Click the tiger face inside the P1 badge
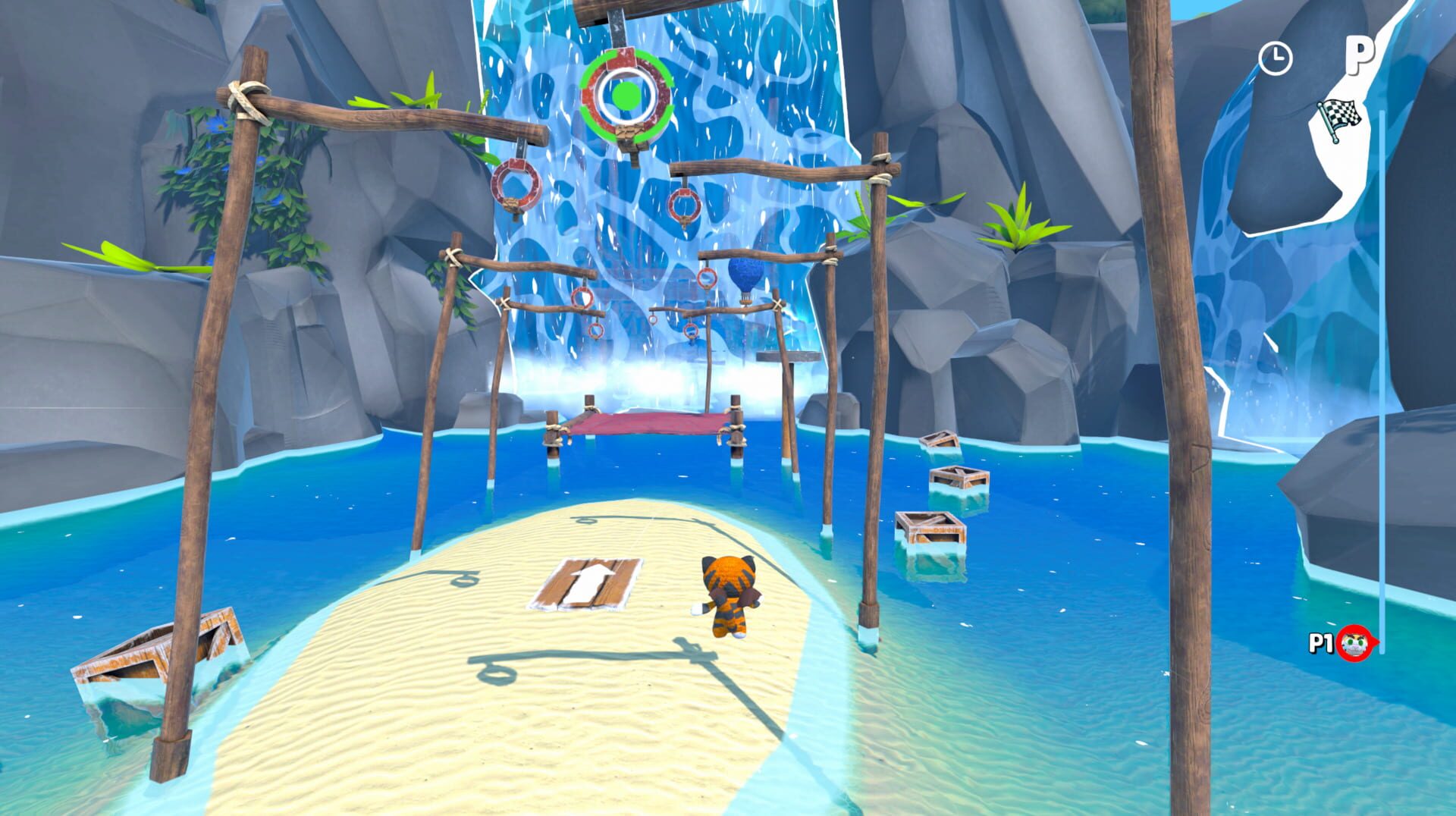This screenshot has height=816, width=1456. pos(1354,645)
